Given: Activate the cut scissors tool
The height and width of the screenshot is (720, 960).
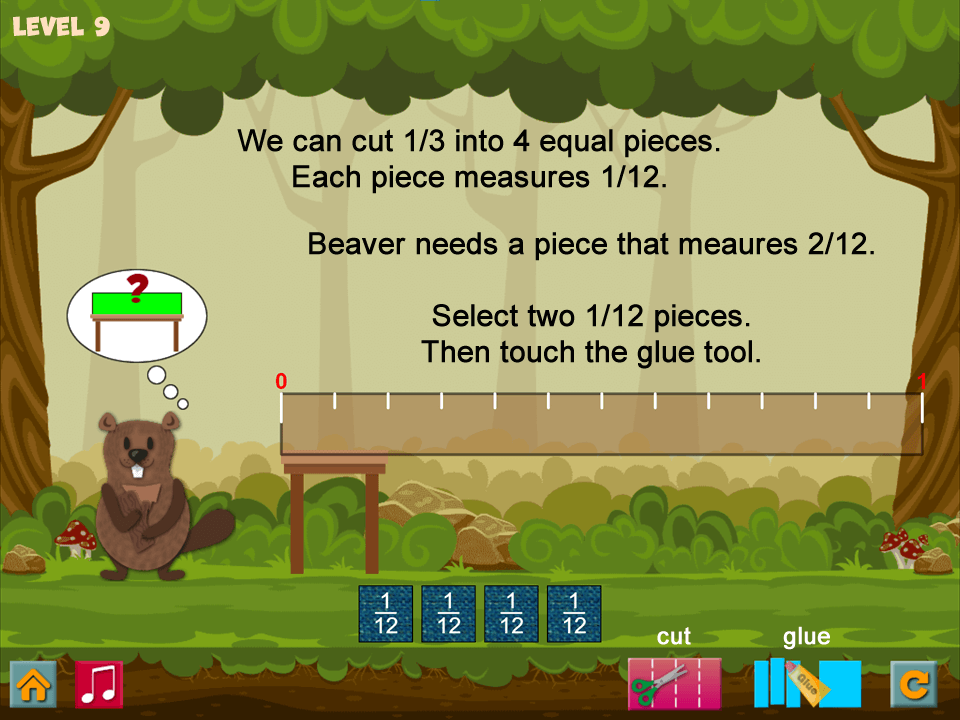Looking at the screenshot, I should point(673,683).
